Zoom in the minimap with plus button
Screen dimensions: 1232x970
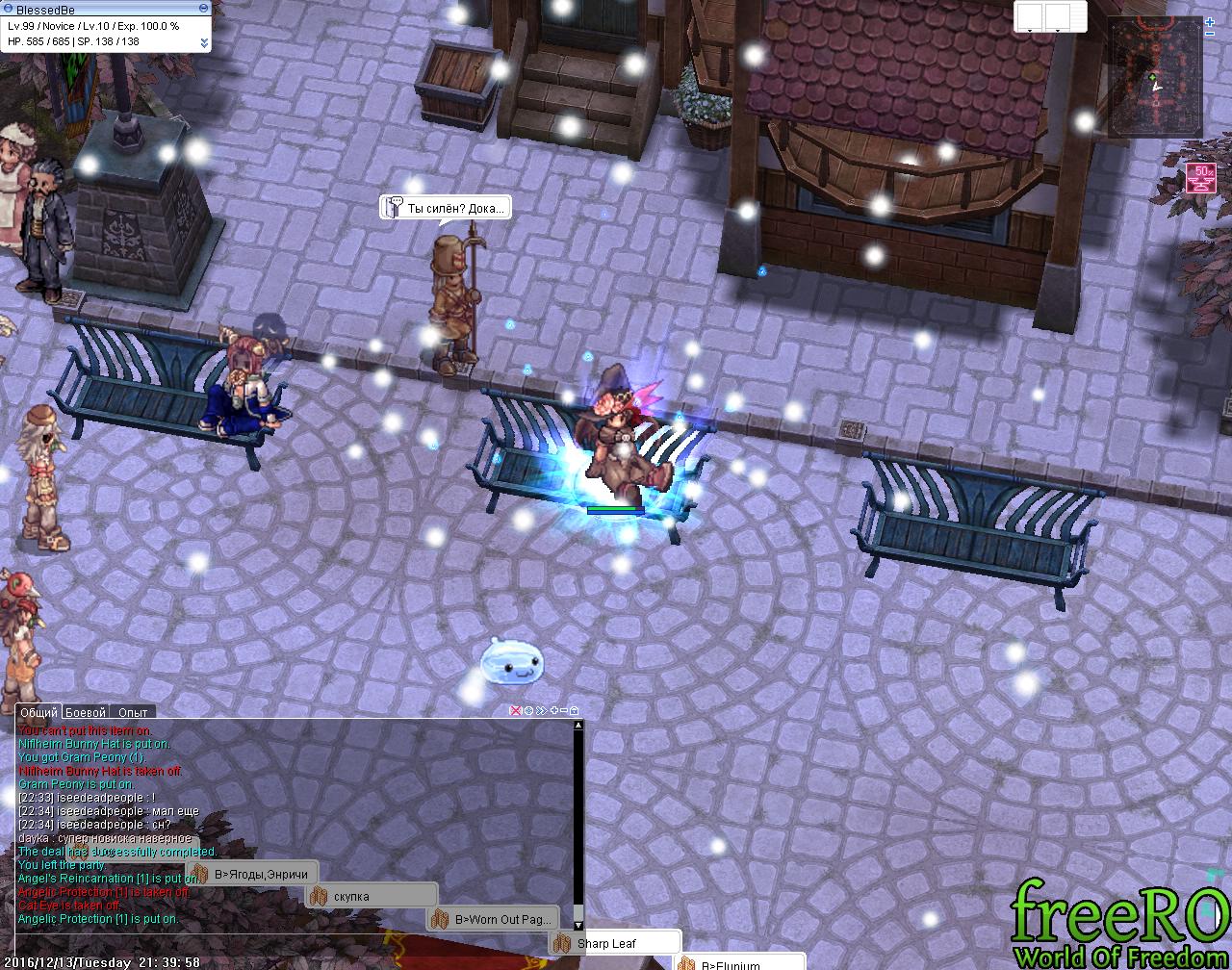[x=1210, y=21]
